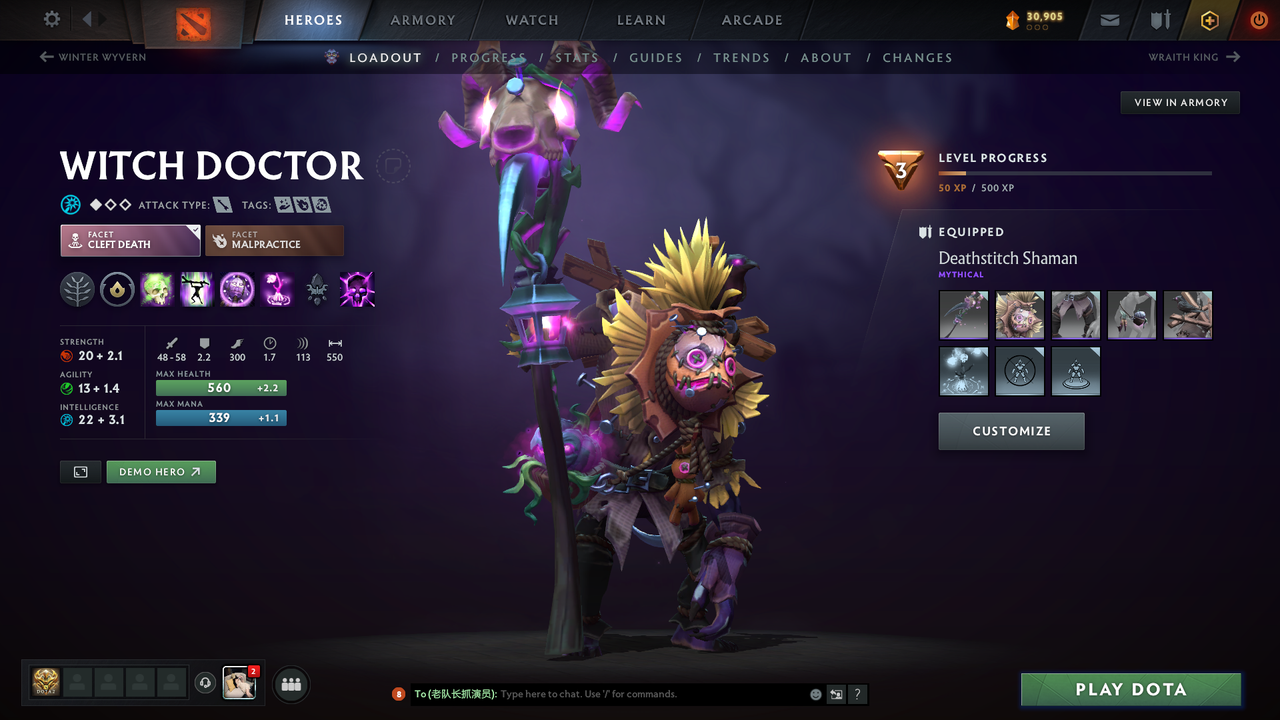Image resolution: width=1280 pixels, height=720 pixels.
Task: Click the voice chat headphone icon
Action: coord(206,683)
